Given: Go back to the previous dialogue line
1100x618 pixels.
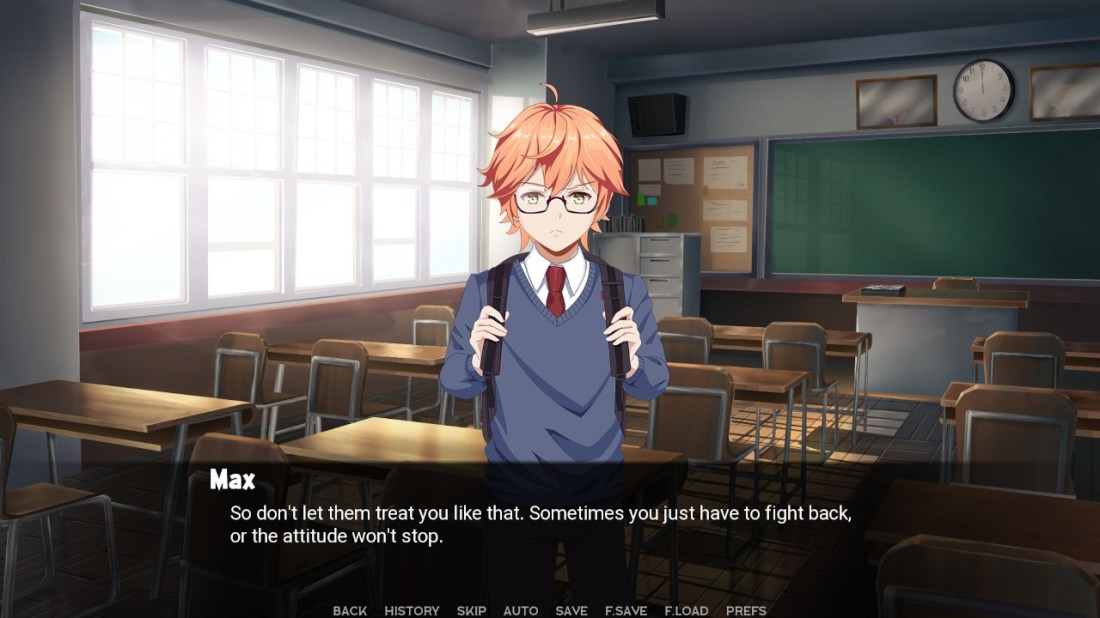Looking at the screenshot, I should [350, 610].
